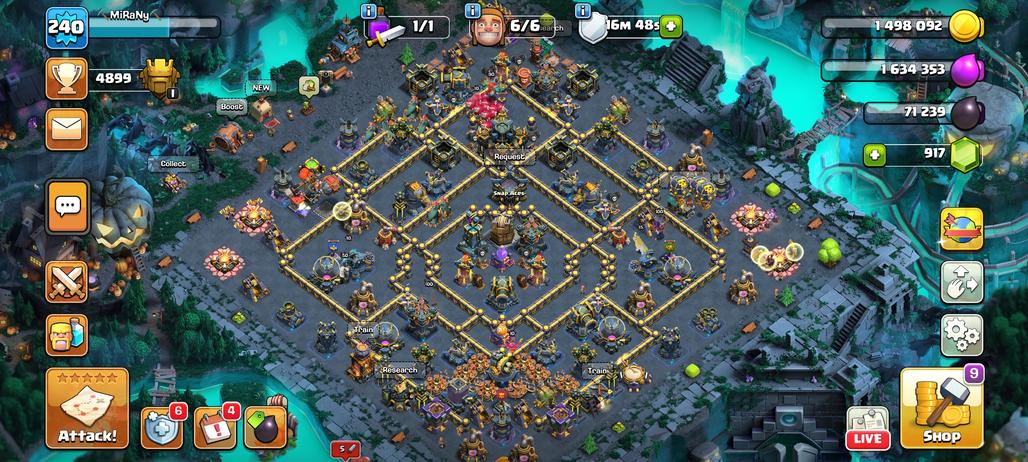
Task: Open the mail envelope inbox
Action: (67, 128)
